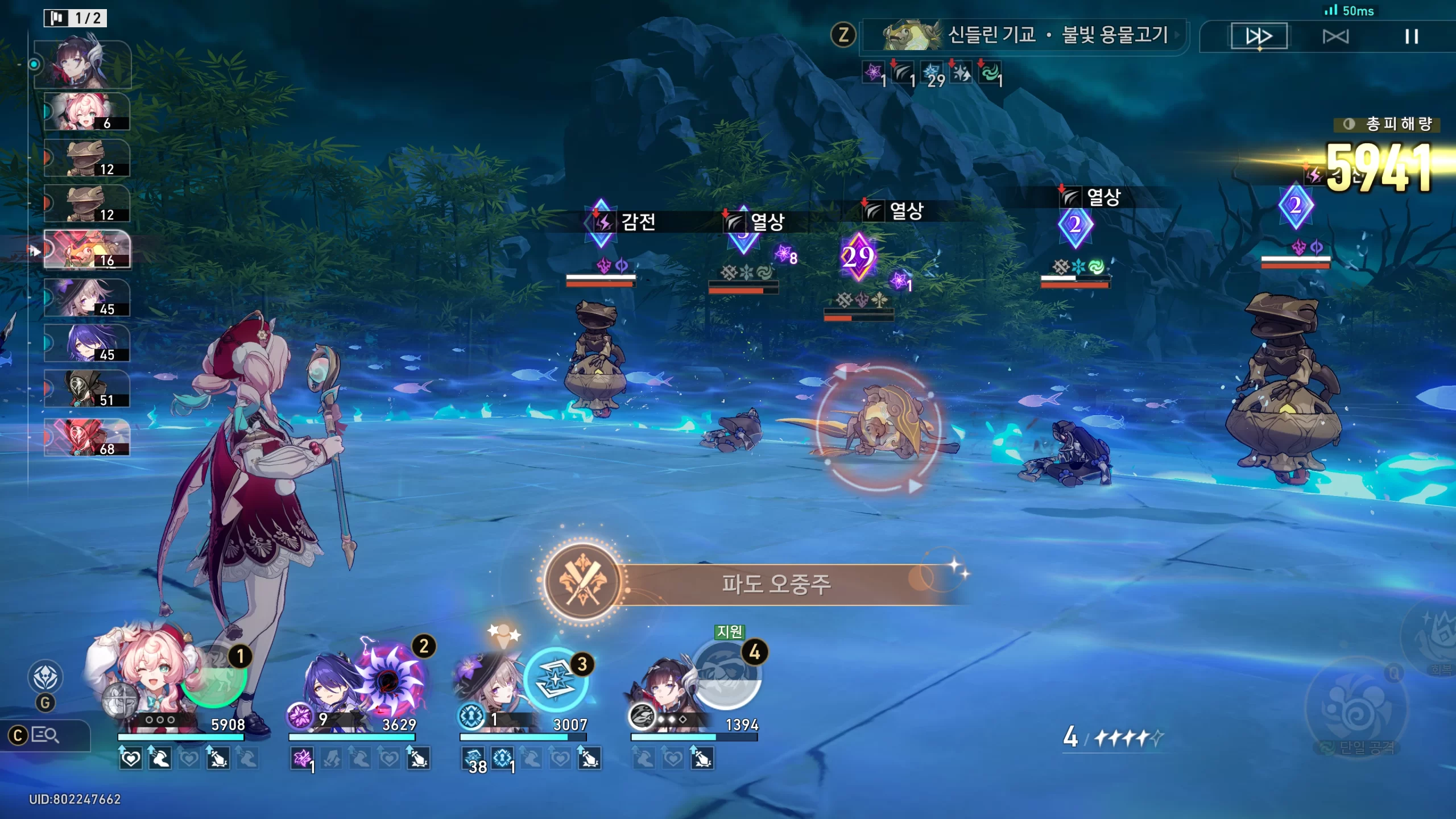Open the 총 피해량 total damage toggle
Viewport: 1456px width, 819px height.
1387,124
